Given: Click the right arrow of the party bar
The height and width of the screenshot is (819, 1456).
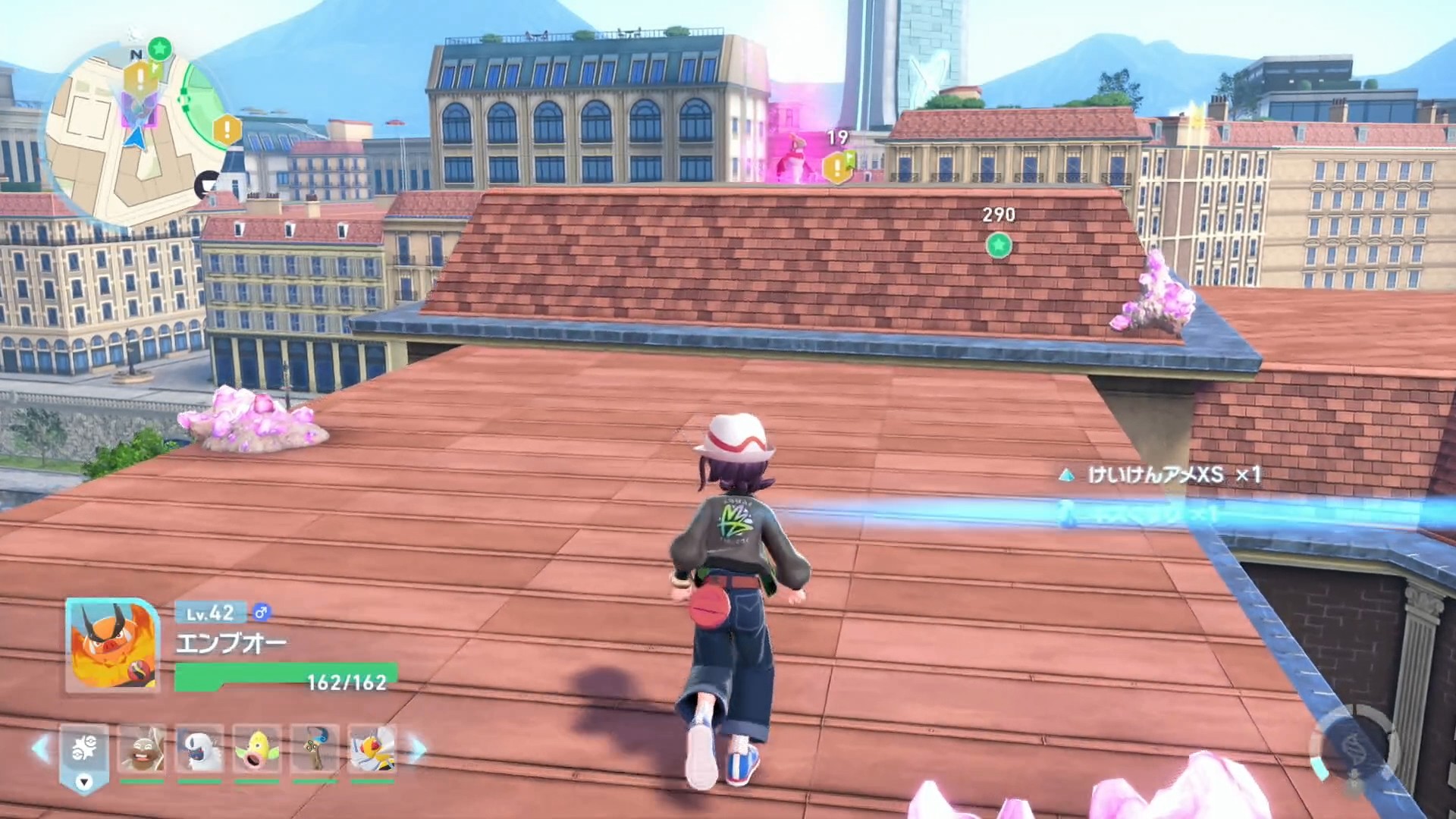Looking at the screenshot, I should [x=418, y=749].
